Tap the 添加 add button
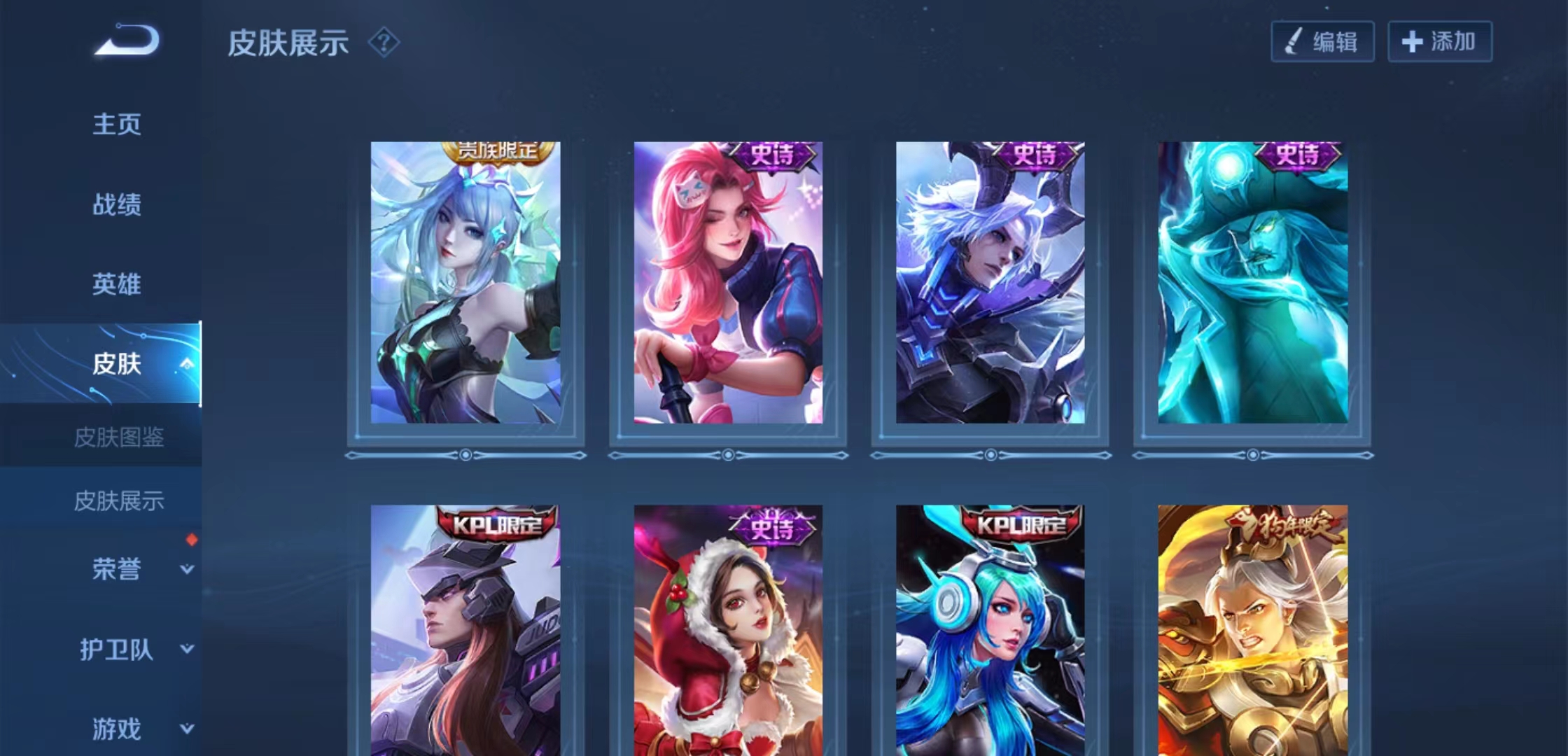 pyautogui.click(x=1440, y=42)
